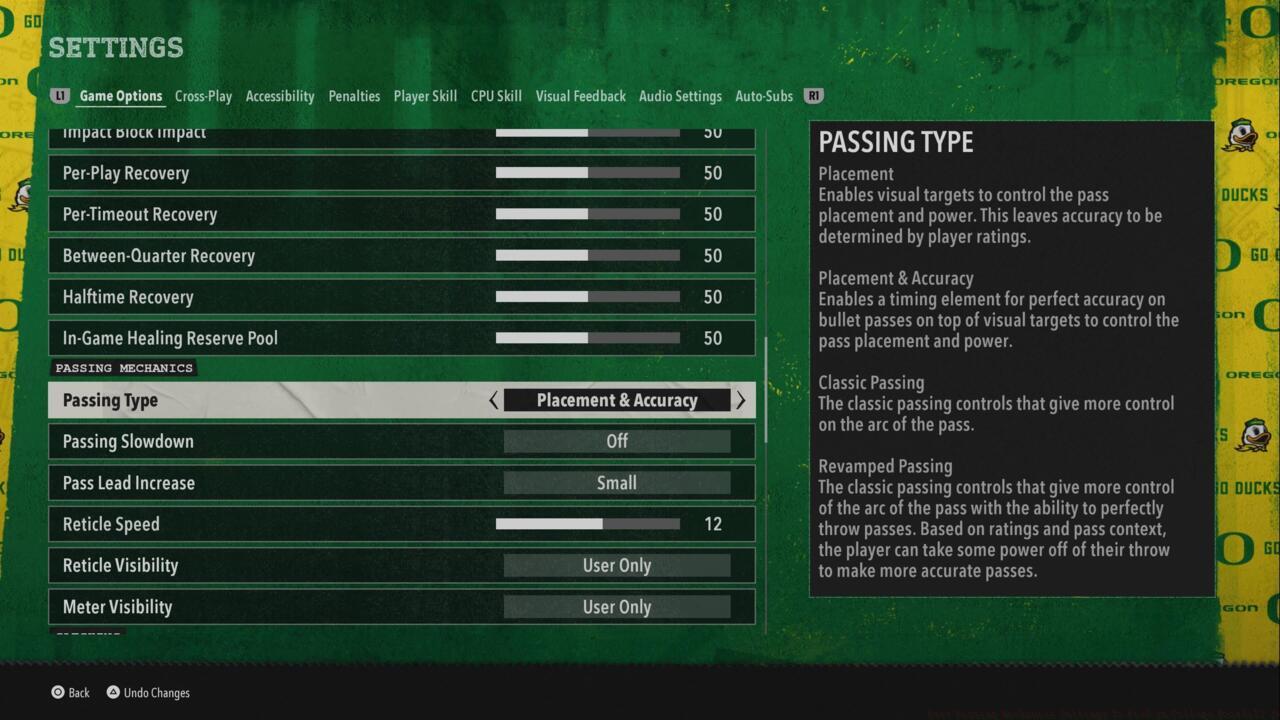Click the left arrow on Passing Type
Viewport: 1280px width, 720px height.
(x=494, y=400)
